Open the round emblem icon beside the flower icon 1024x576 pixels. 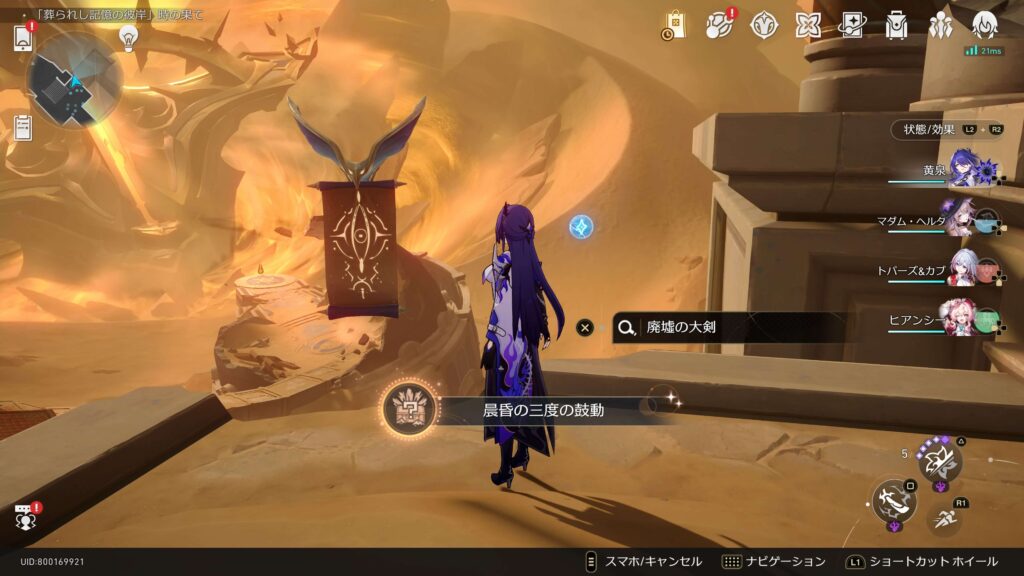(764, 25)
